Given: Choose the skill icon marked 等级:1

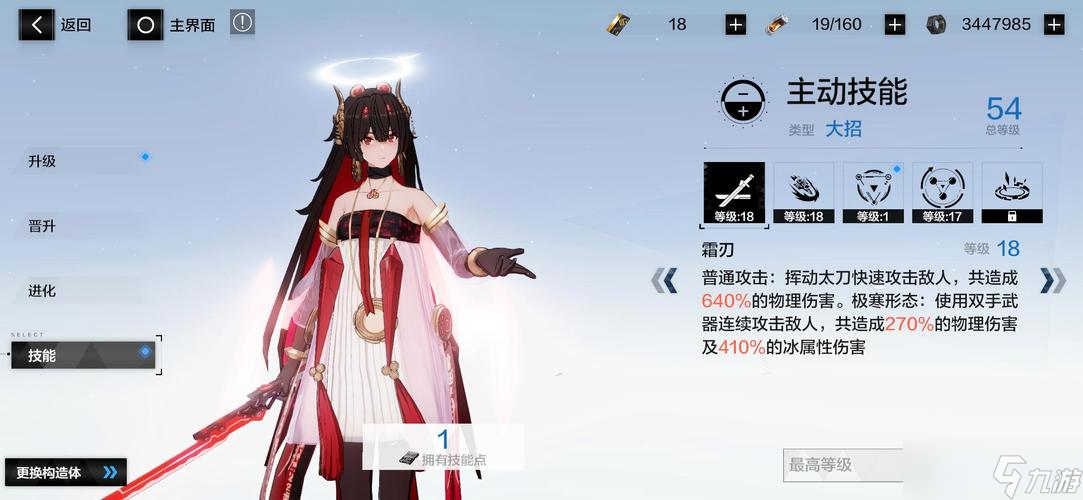Looking at the screenshot, I should [873, 192].
